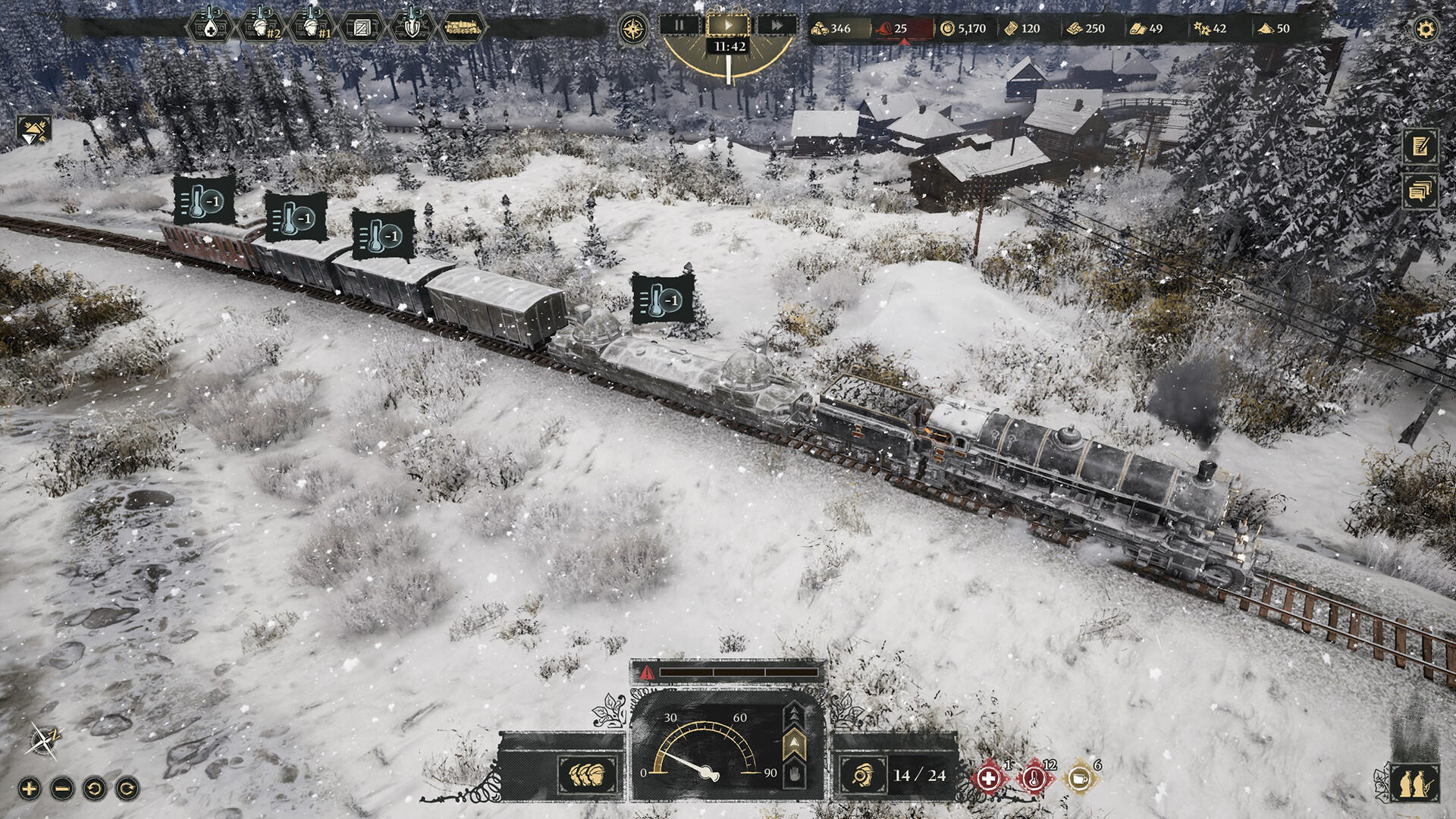1456x819 pixels.
Task: Pause the game
Action: click(679, 25)
